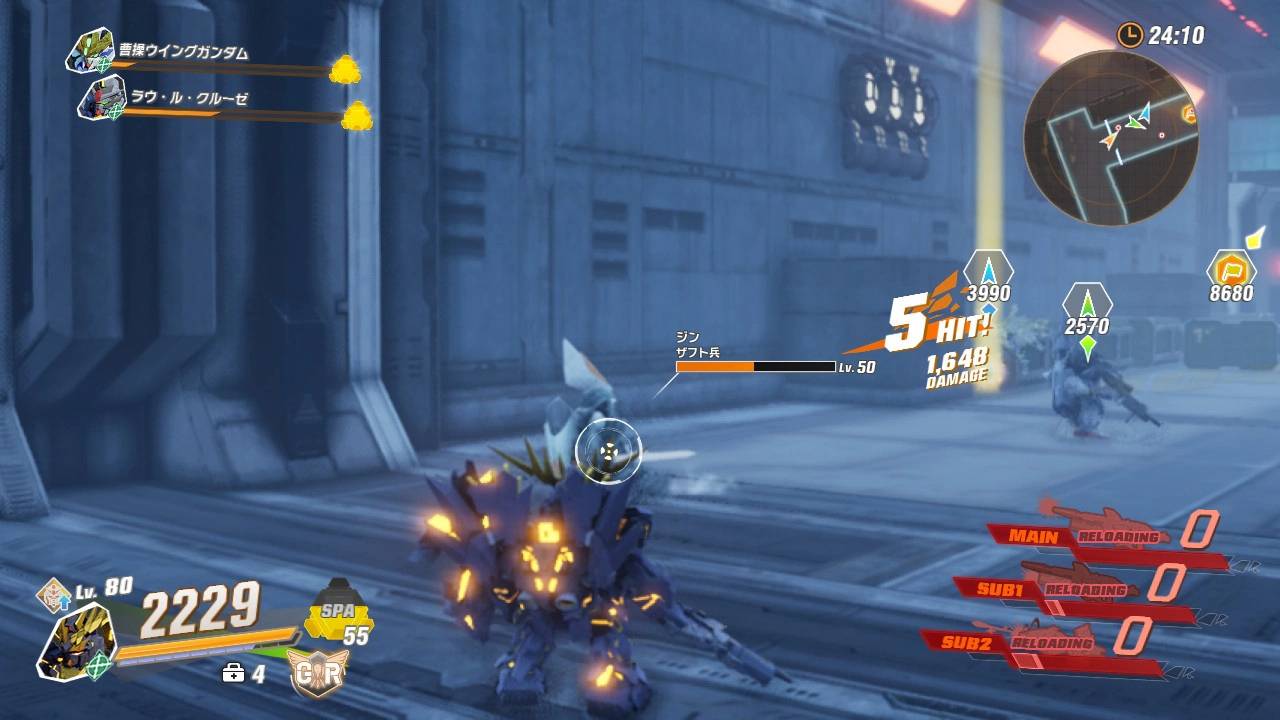Select the green ally marker showing 2570
Viewport: 1280px width, 720px height.
pos(1087,302)
